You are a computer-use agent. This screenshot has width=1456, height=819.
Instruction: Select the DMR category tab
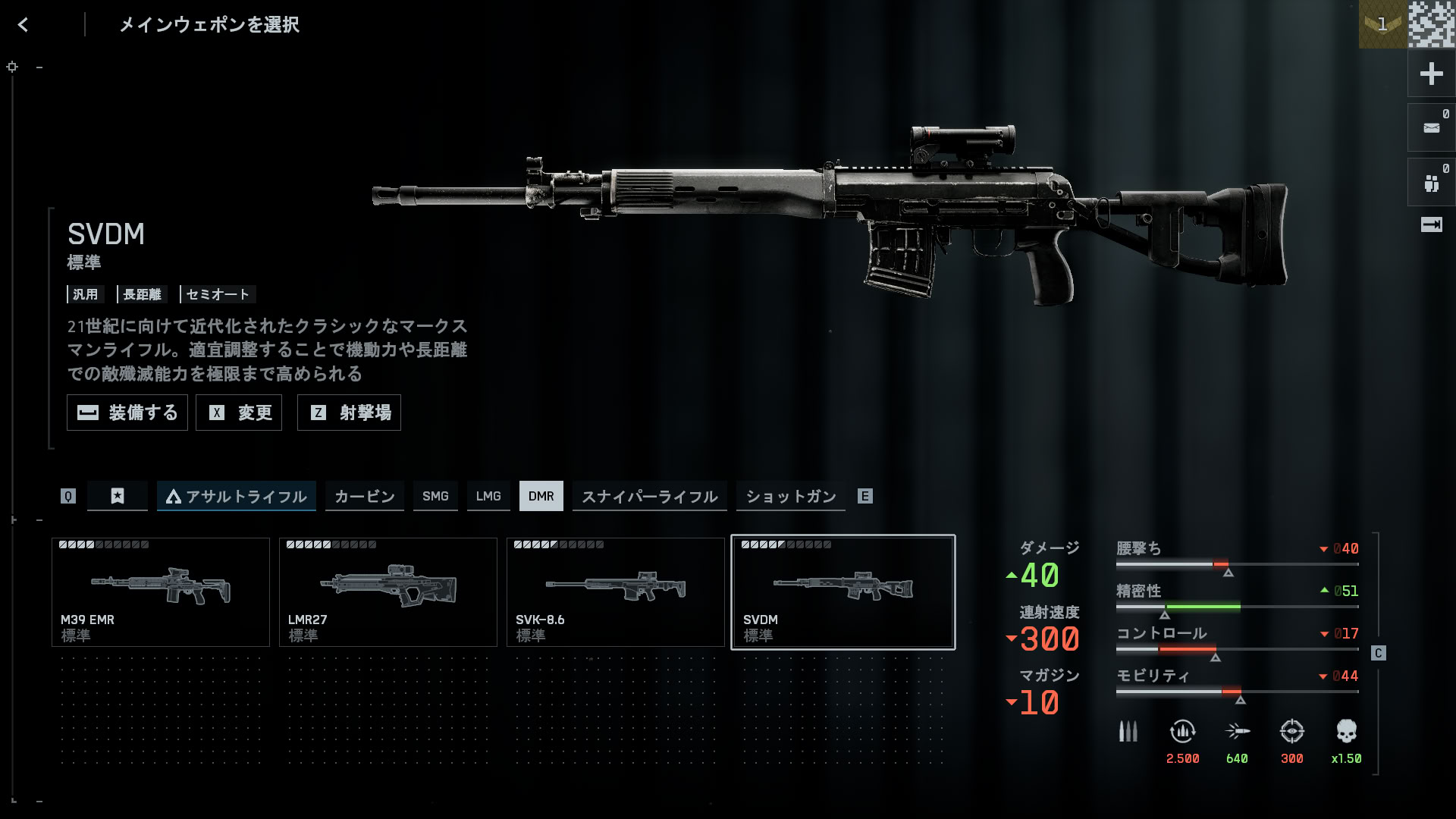pos(541,496)
